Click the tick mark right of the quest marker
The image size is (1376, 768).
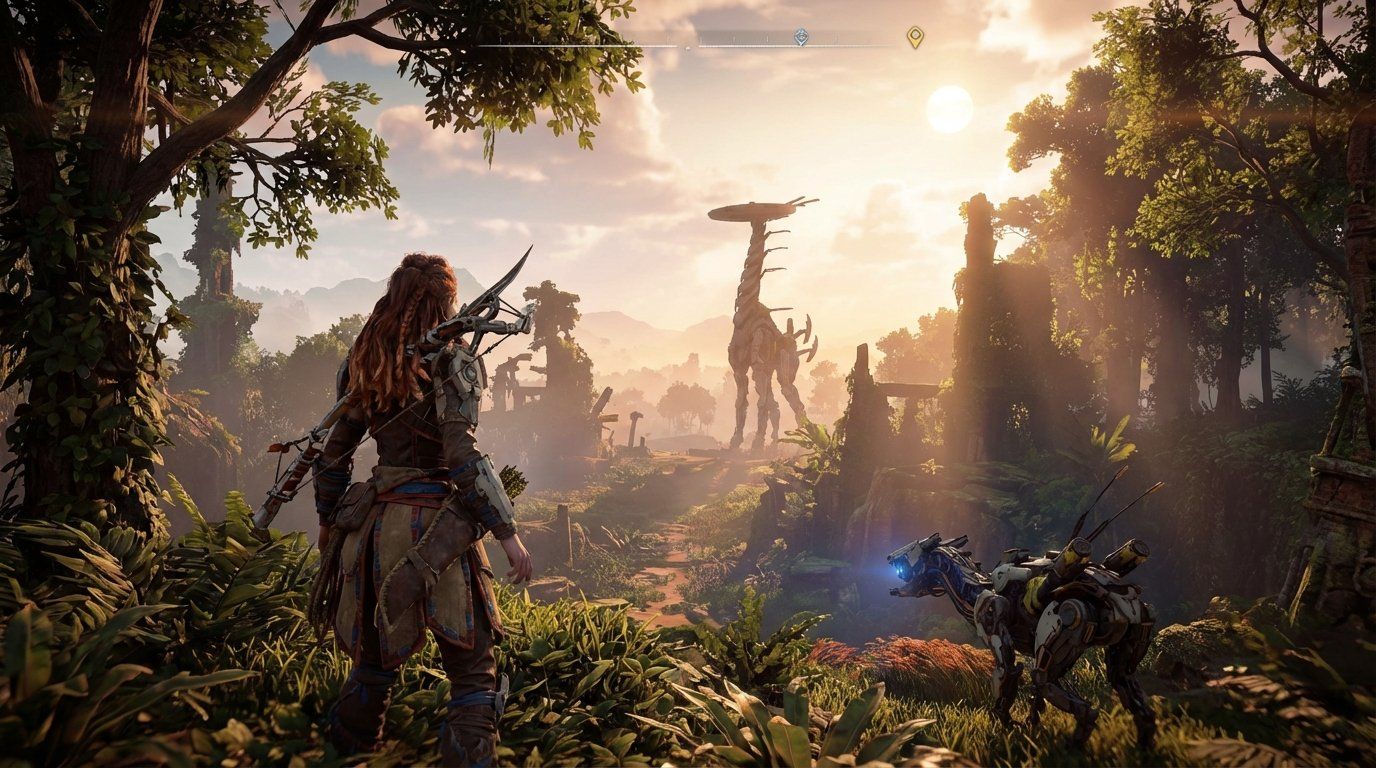[836, 40]
